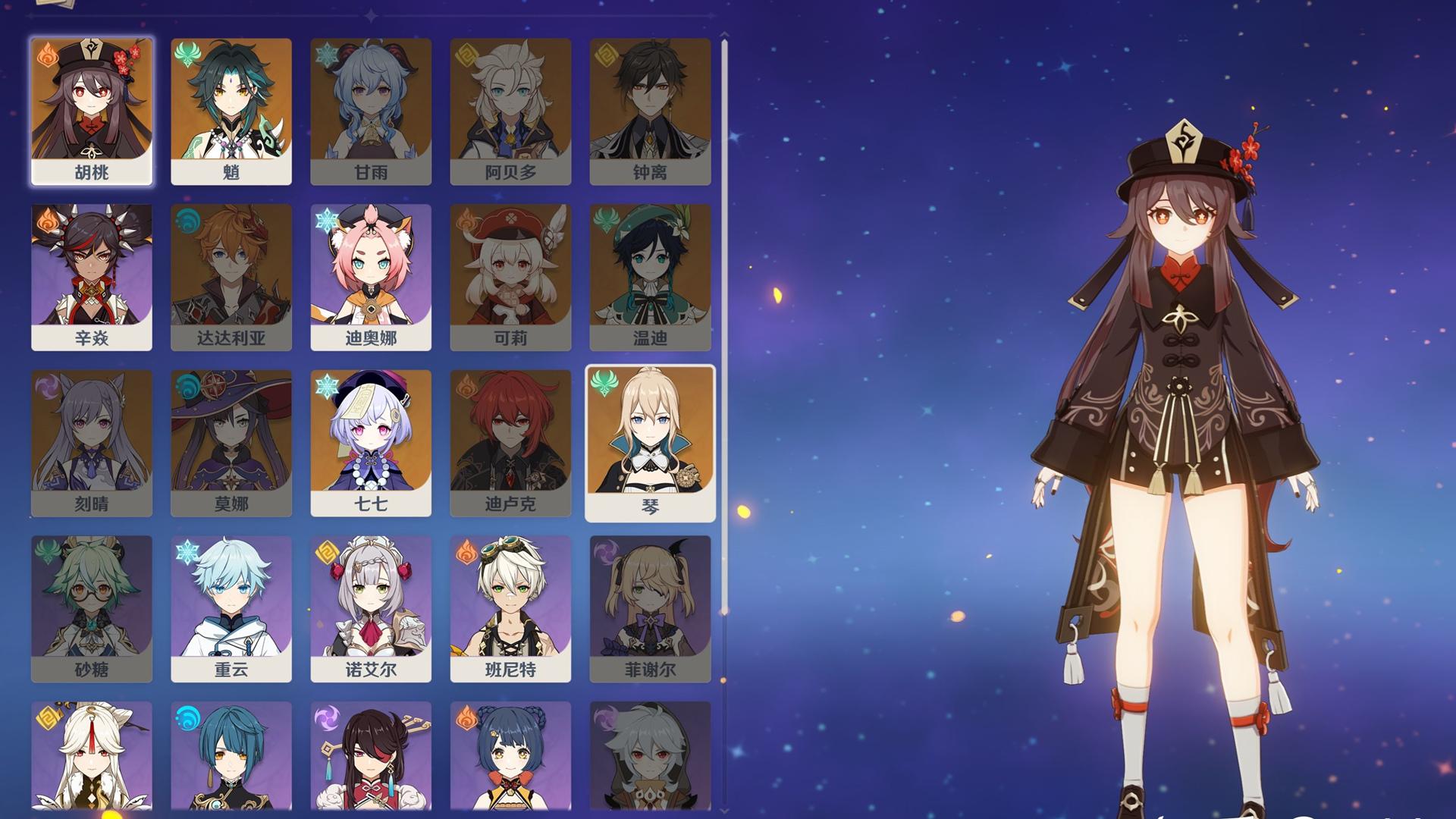
Task: Choose the 温迪 character portrait
Action: click(650, 277)
